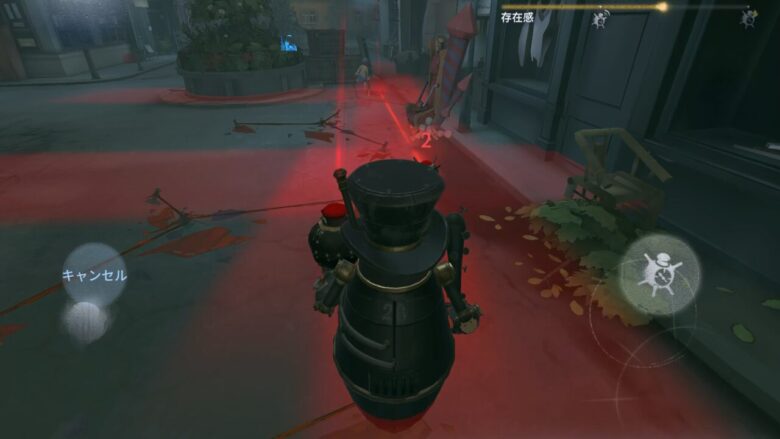
Task: Activate the bomb skill icon button
Action: (x=659, y=274)
